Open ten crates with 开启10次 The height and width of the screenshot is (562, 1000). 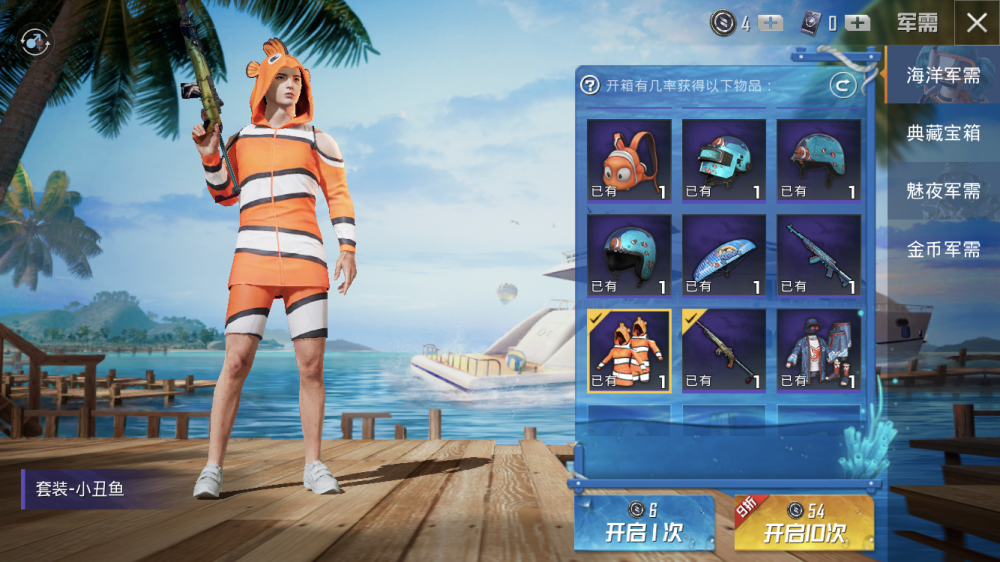tap(804, 523)
